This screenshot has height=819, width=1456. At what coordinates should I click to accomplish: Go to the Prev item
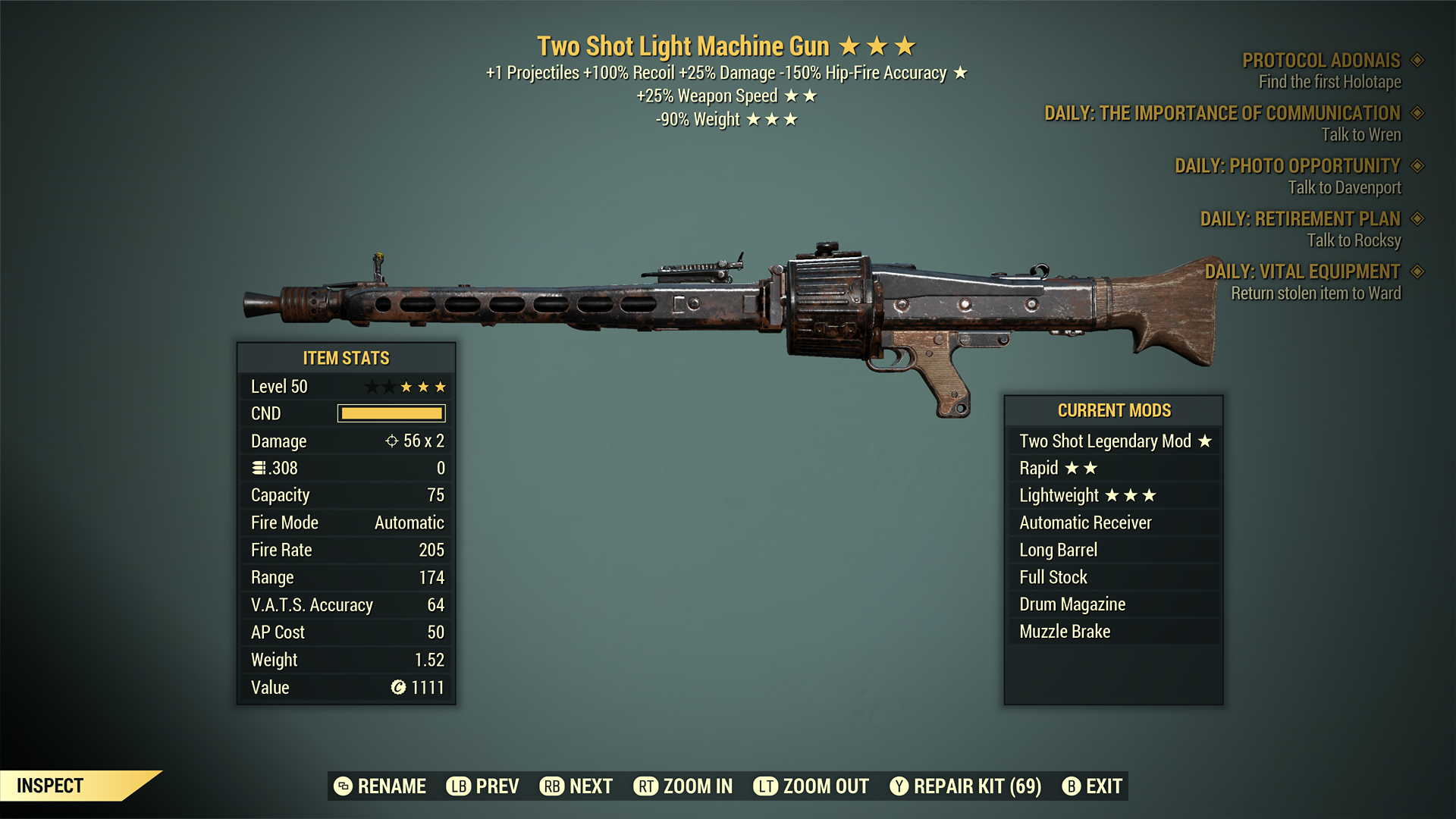pos(483,786)
